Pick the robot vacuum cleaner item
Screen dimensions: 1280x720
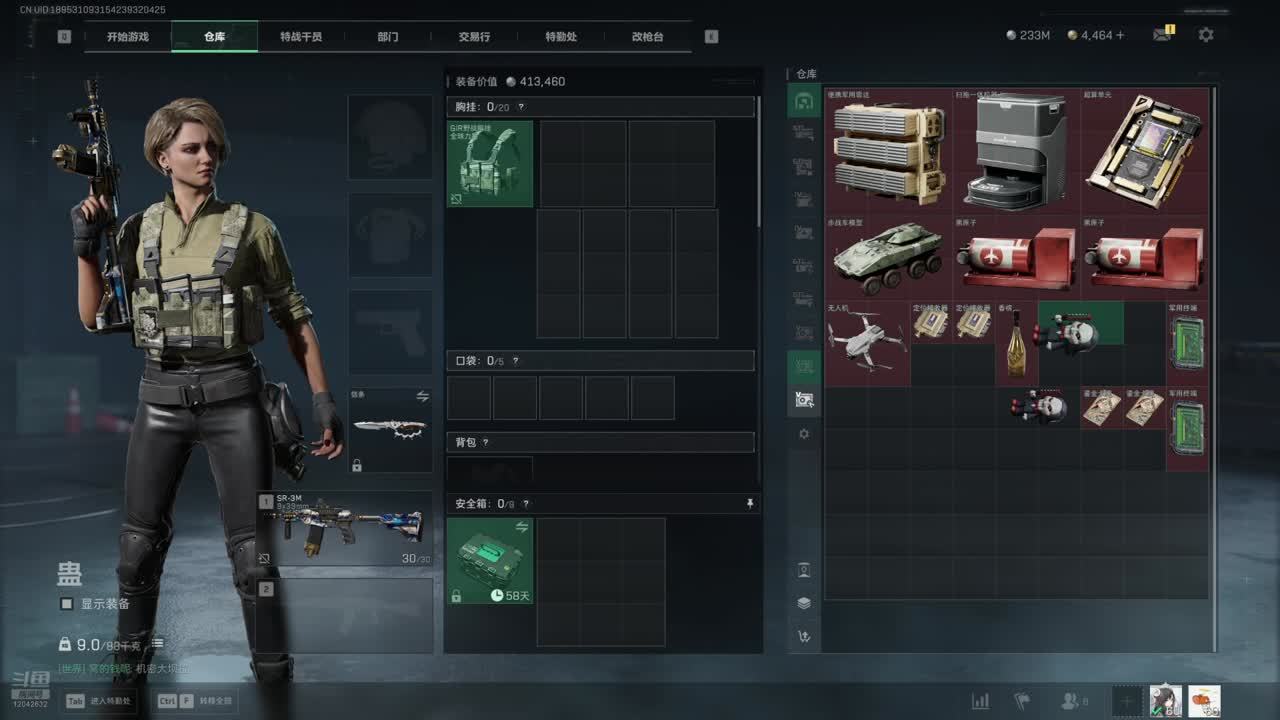(1016, 151)
